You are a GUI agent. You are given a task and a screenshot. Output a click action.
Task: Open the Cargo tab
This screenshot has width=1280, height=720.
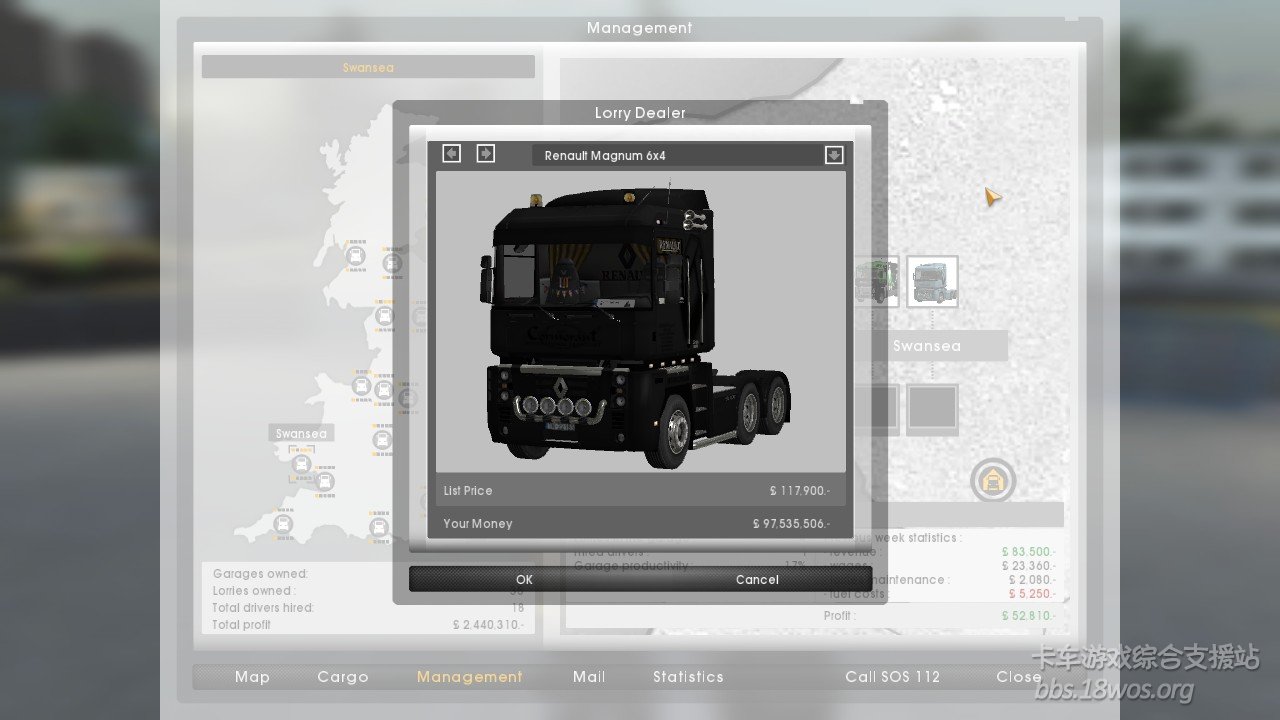343,677
